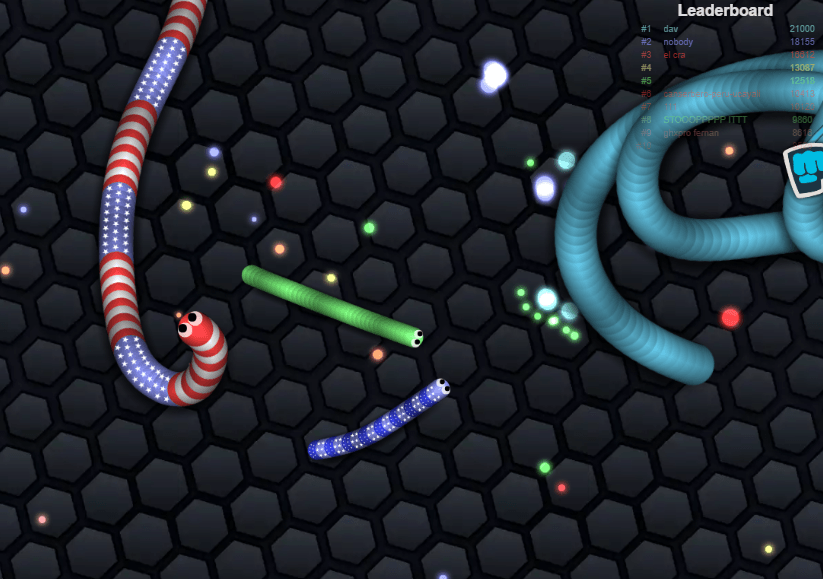Choose the nobody leaderboard entry
This screenshot has width=823, height=579.
(x=678, y=42)
